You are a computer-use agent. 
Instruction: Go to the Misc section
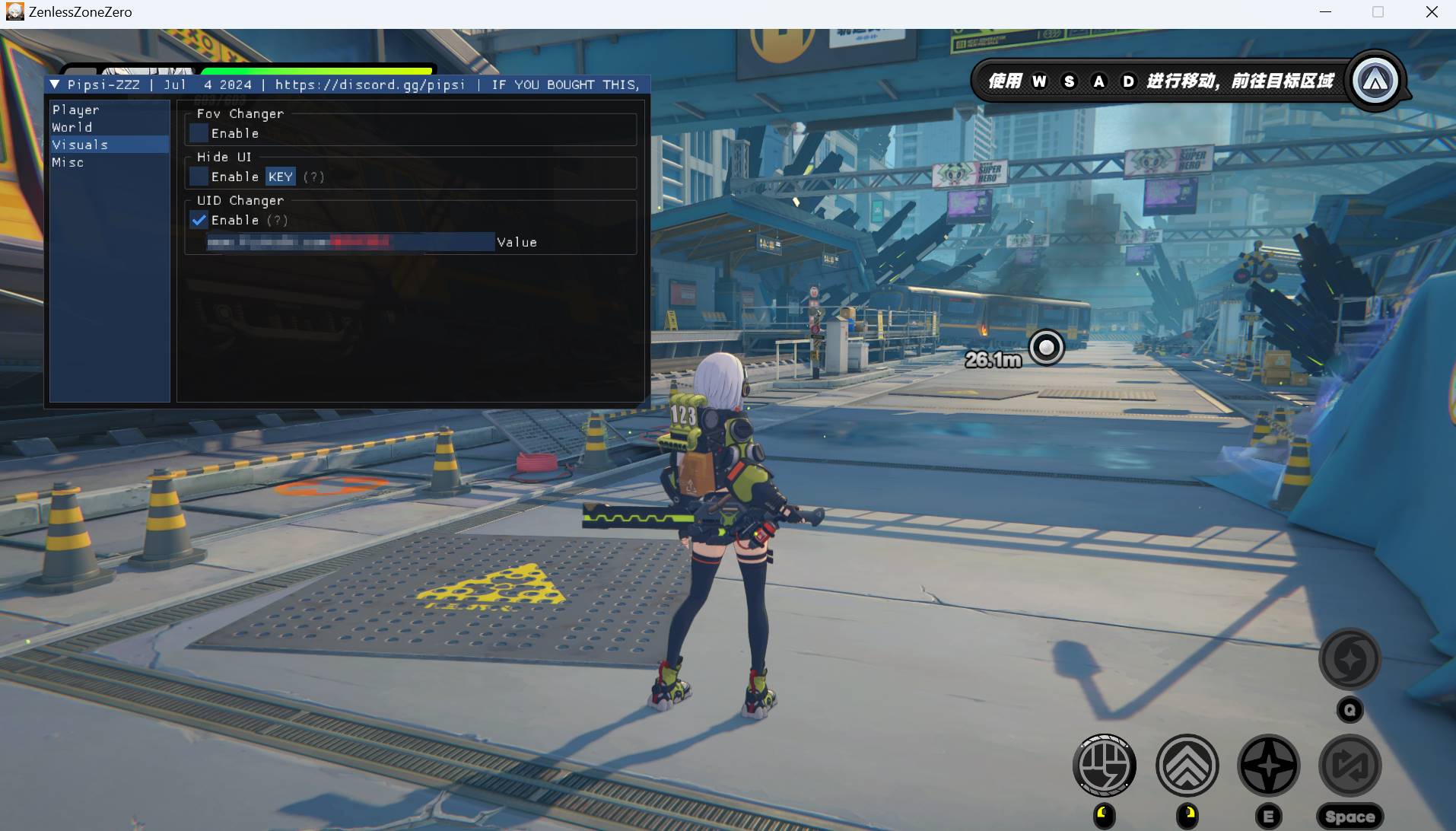(x=68, y=163)
